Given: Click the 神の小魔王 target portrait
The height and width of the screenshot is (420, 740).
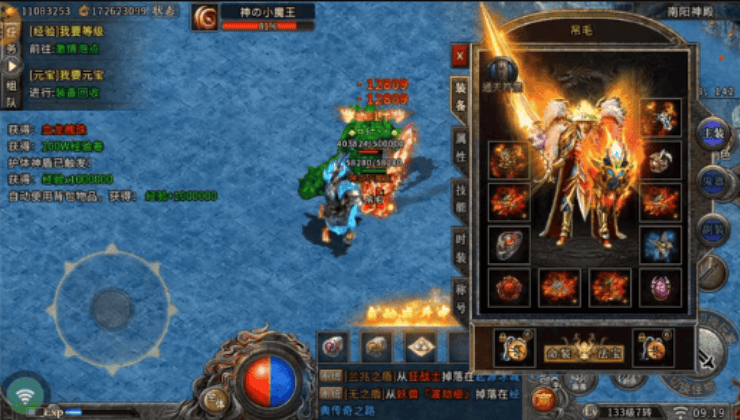Looking at the screenshot, I should click(206, 16).
